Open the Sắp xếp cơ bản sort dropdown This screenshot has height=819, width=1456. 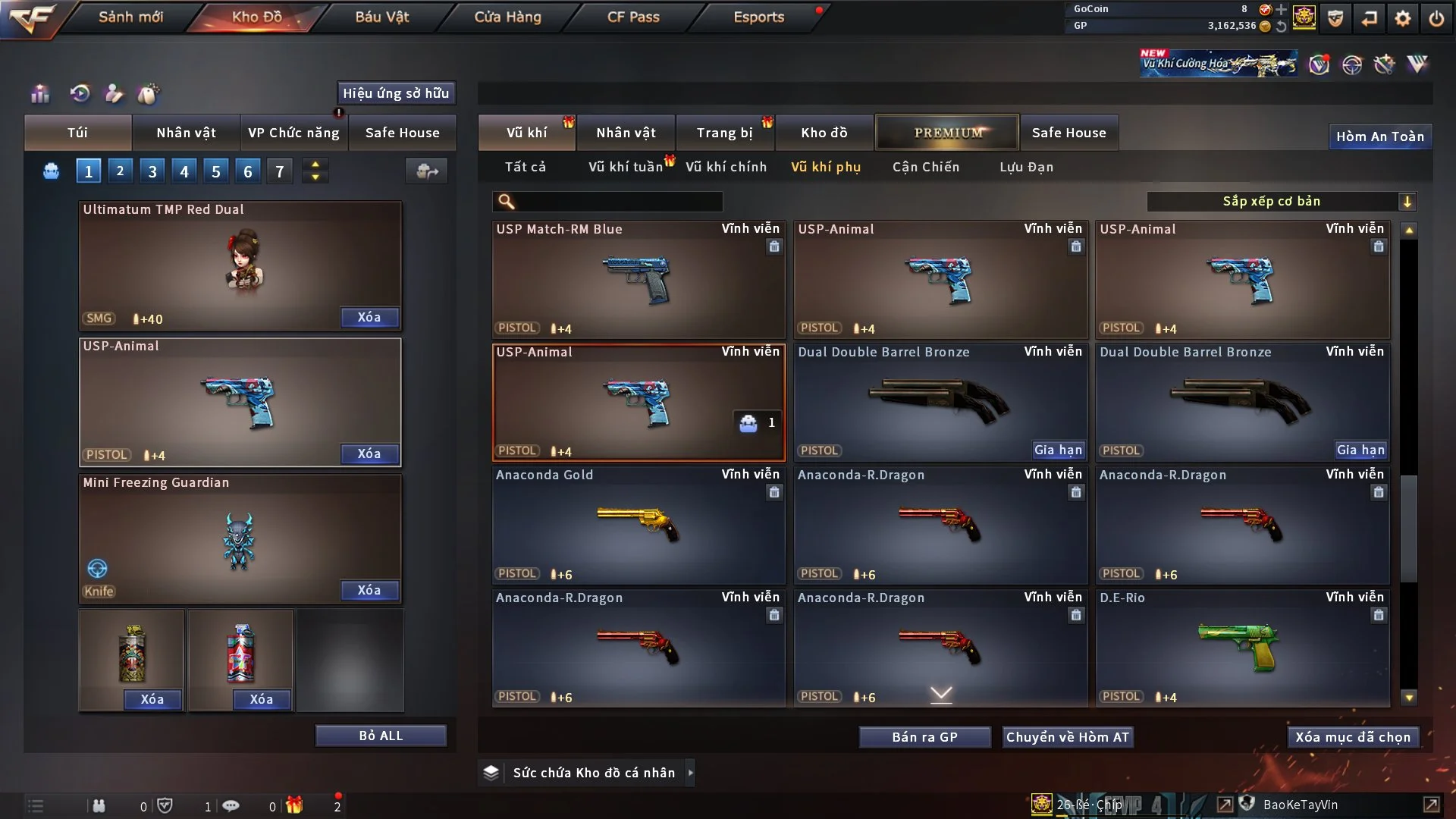tap(1280, 202)
